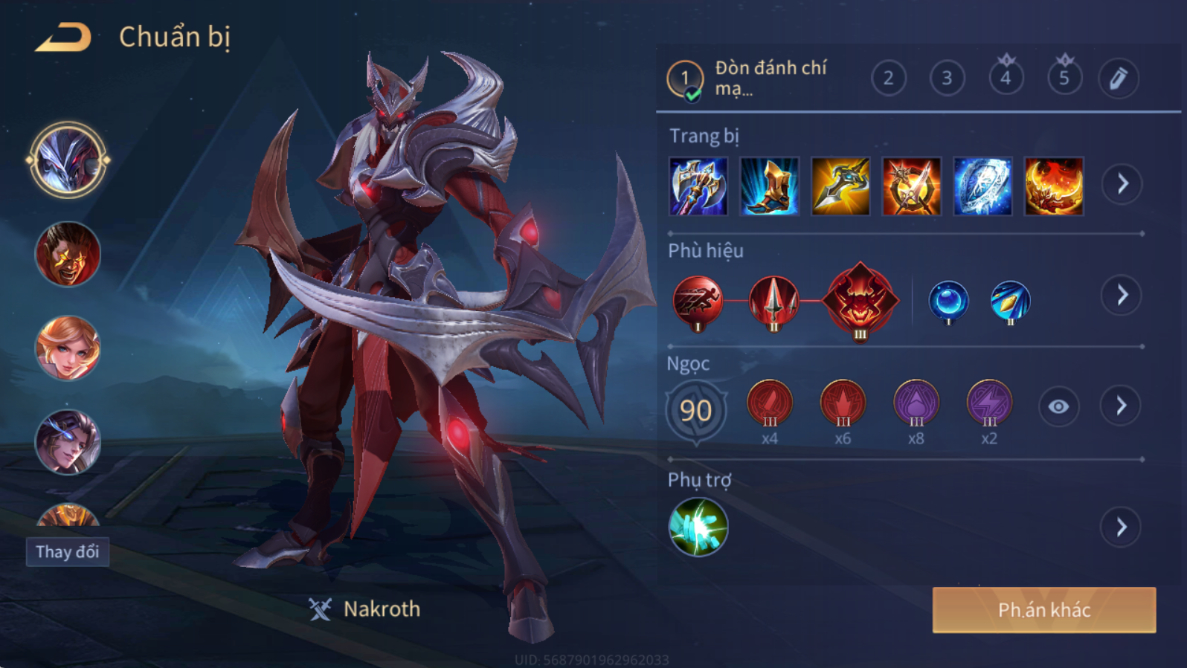1187x668 pixels.
Task: Expand the Phù hiệu emblem section
Action: tap(1122, 295)
